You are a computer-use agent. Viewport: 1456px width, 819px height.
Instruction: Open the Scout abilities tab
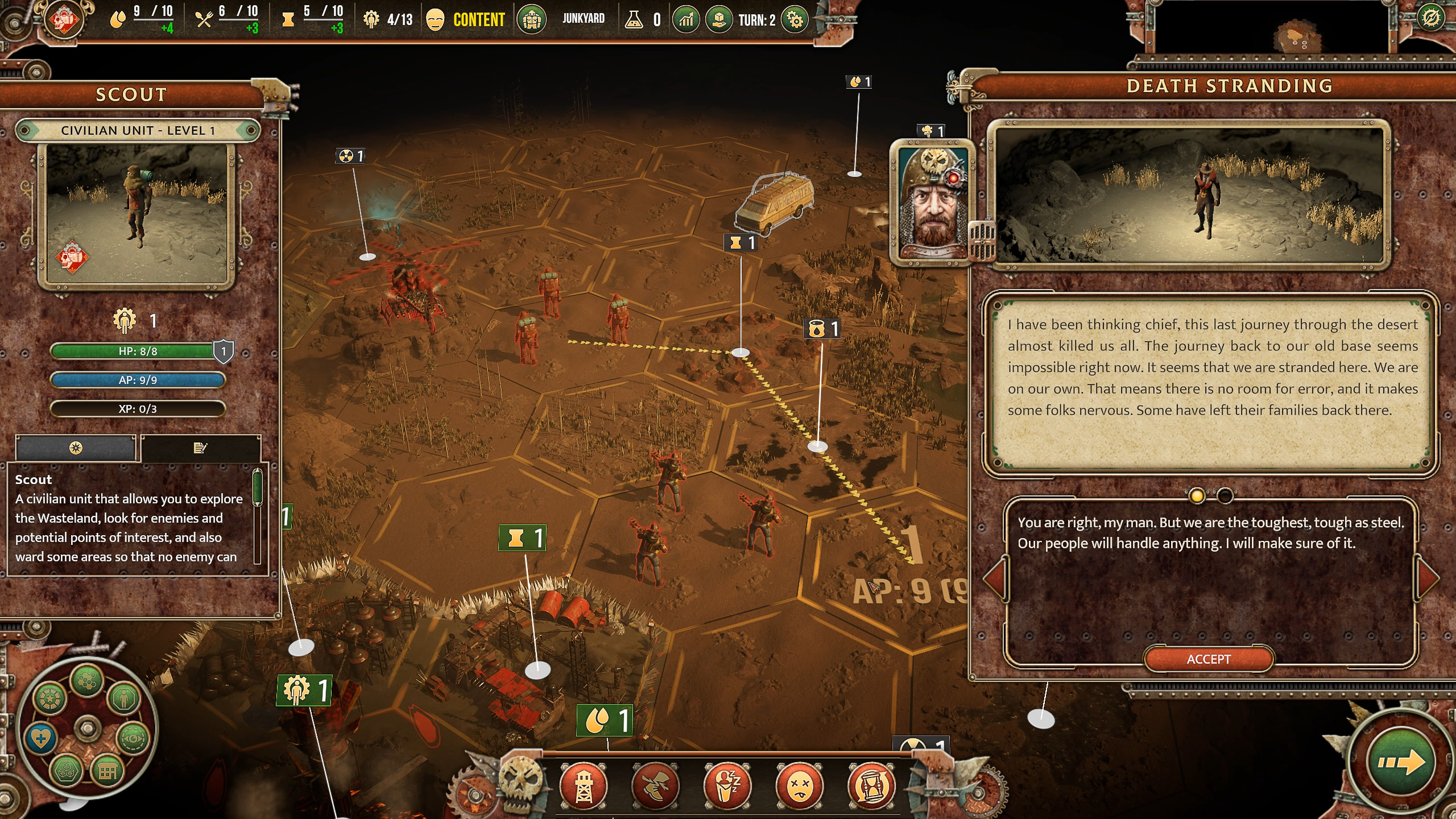click(75, 448)
